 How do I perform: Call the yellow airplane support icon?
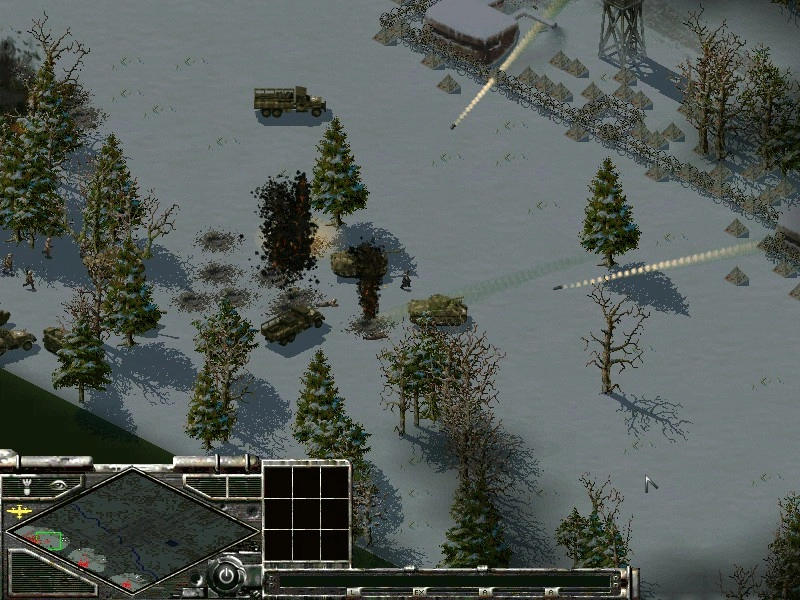[18, 512]
